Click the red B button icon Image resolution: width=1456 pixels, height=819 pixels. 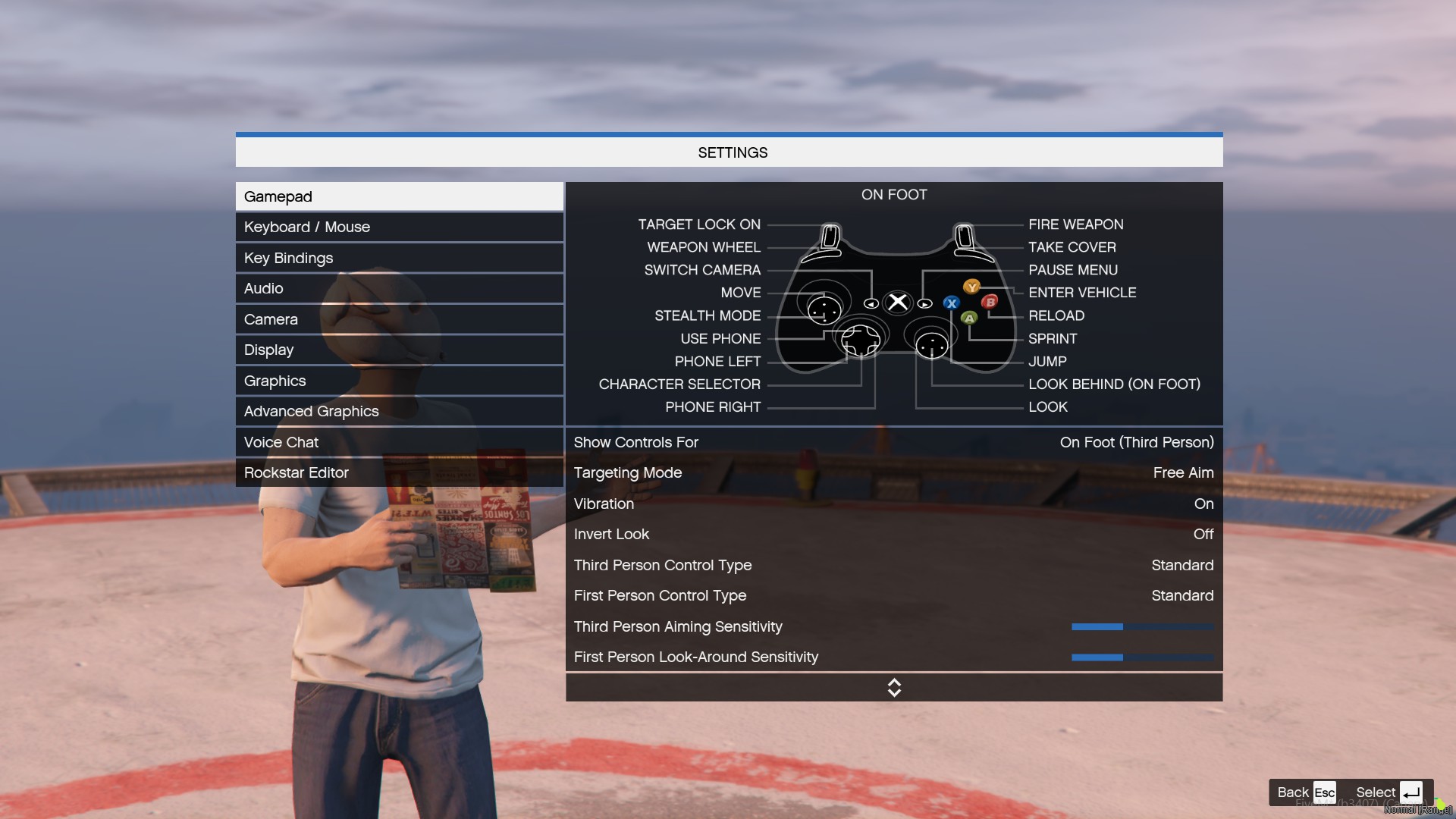[991, 302]
